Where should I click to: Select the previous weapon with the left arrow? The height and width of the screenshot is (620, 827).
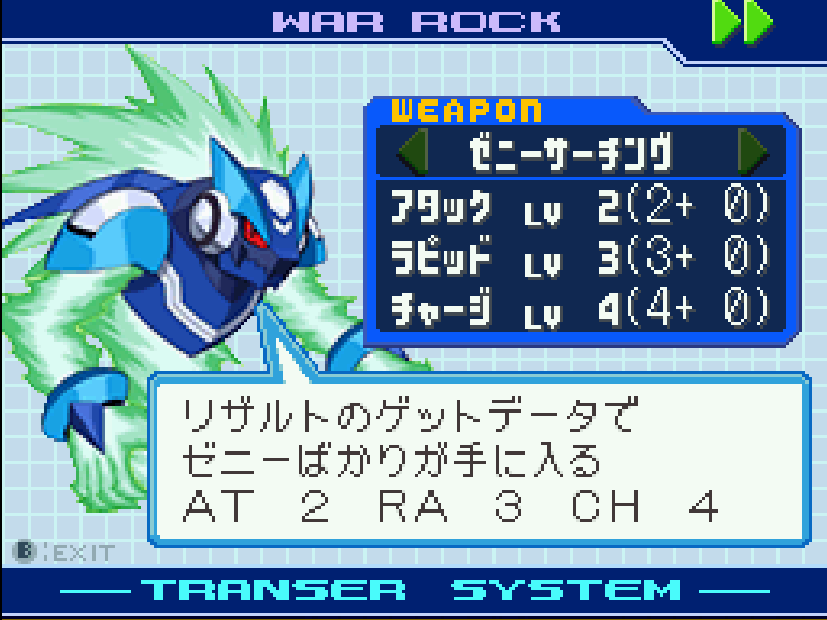[412, 153]
